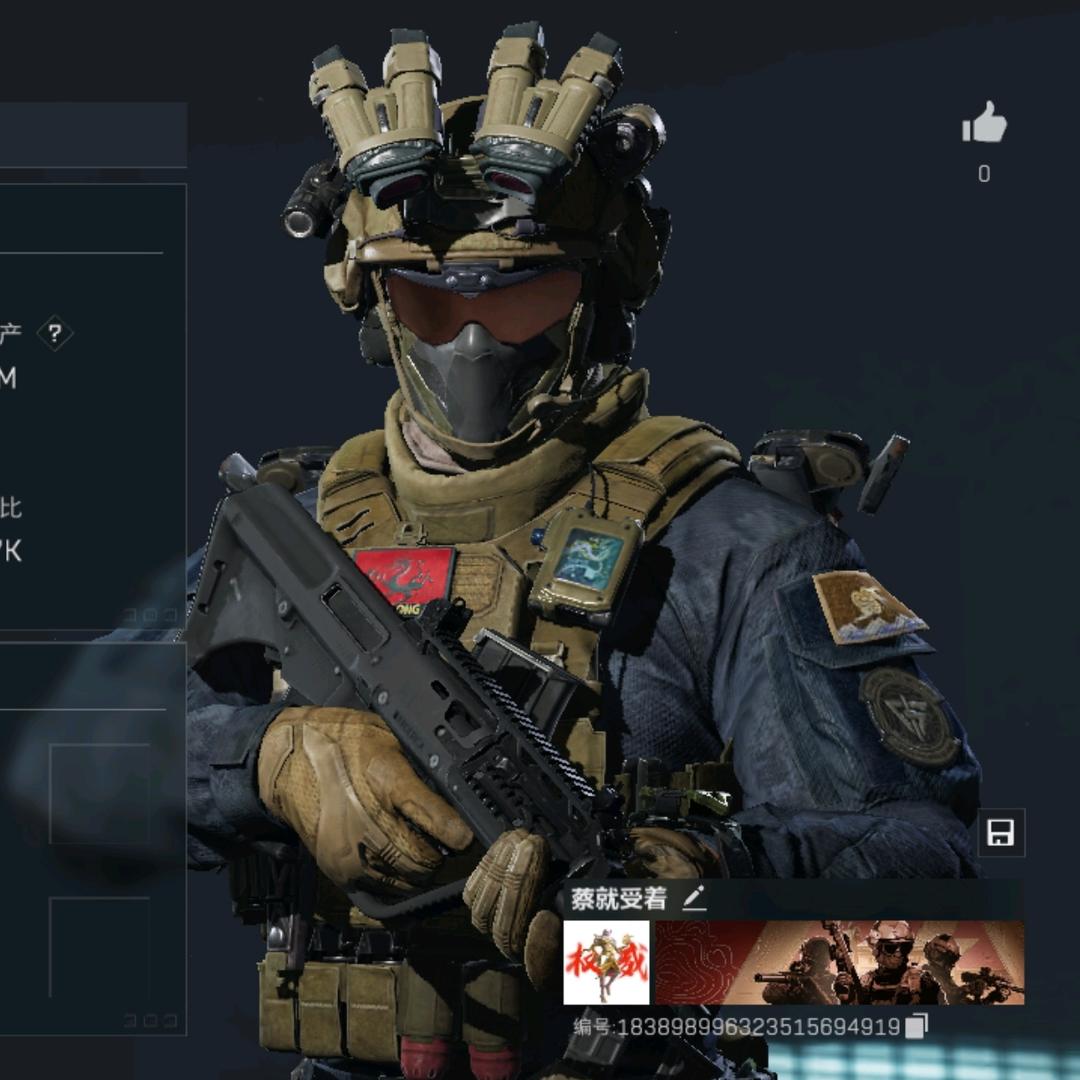1080x1080 pixels.
Task: Select the soldiers profile banner
Action: (x=839, y=962)
